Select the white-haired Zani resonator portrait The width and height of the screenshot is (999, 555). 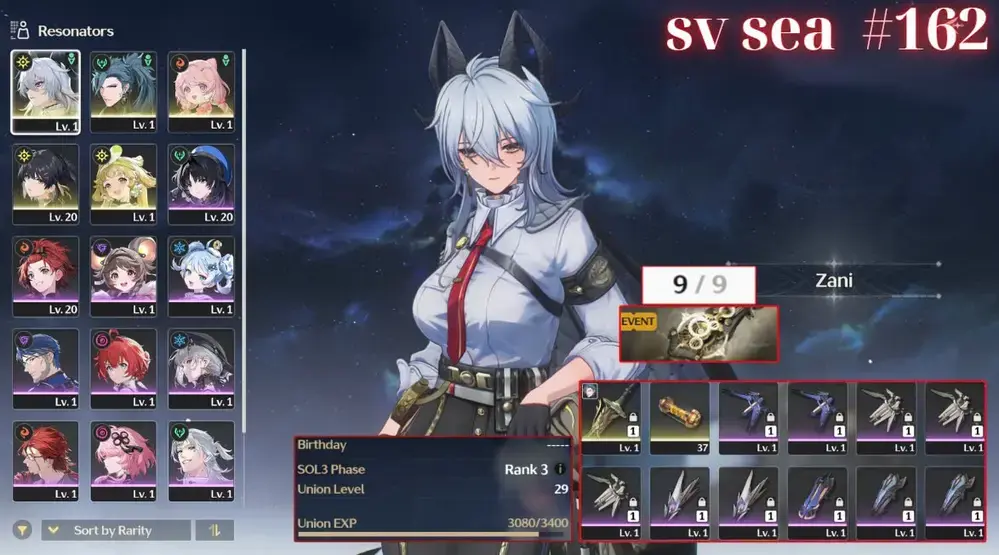44,91
